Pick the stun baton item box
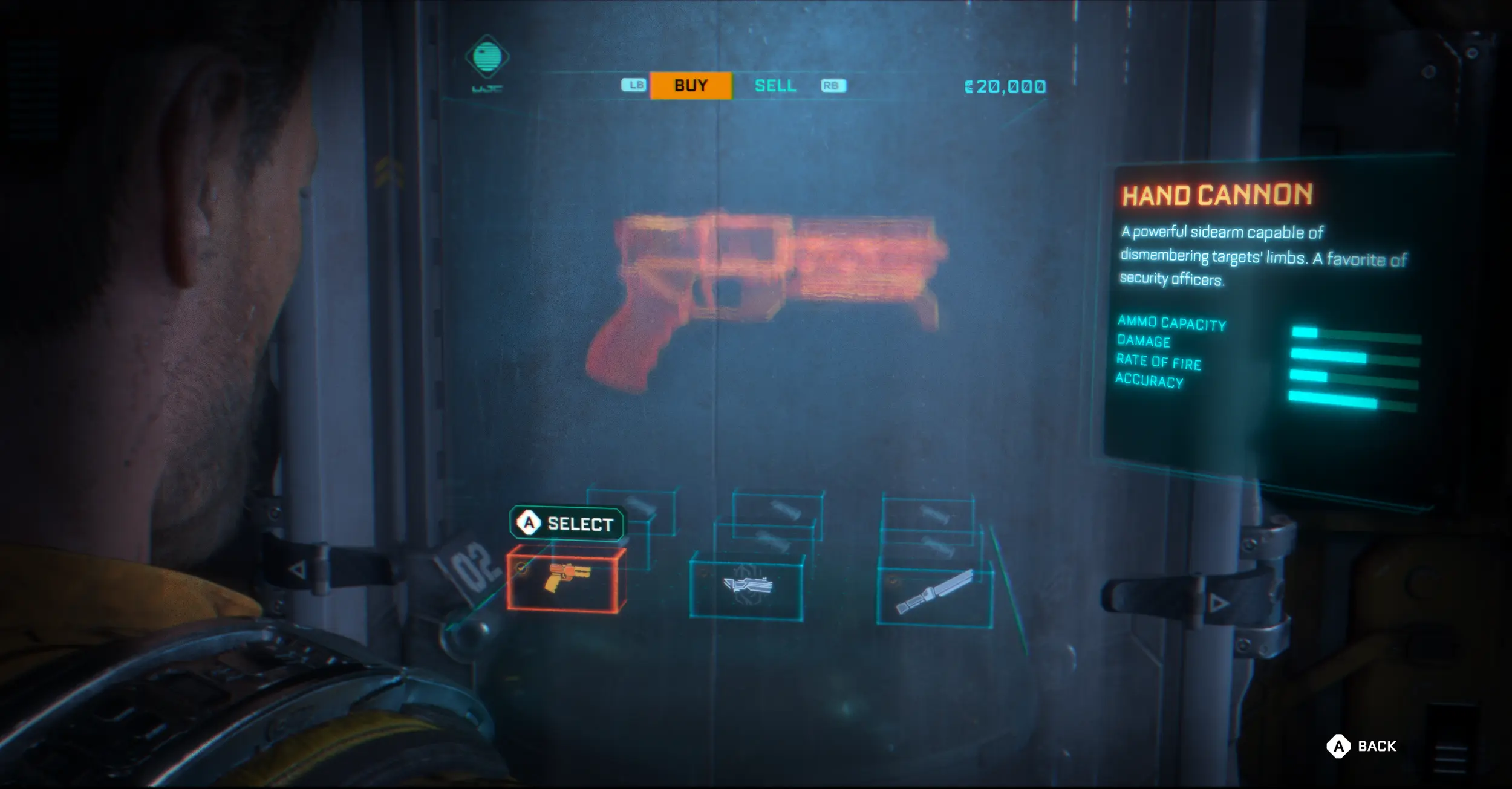Image resolution: width=1512 pixels, height=789 pixels. pyautogui.click(x=934, y=593)
